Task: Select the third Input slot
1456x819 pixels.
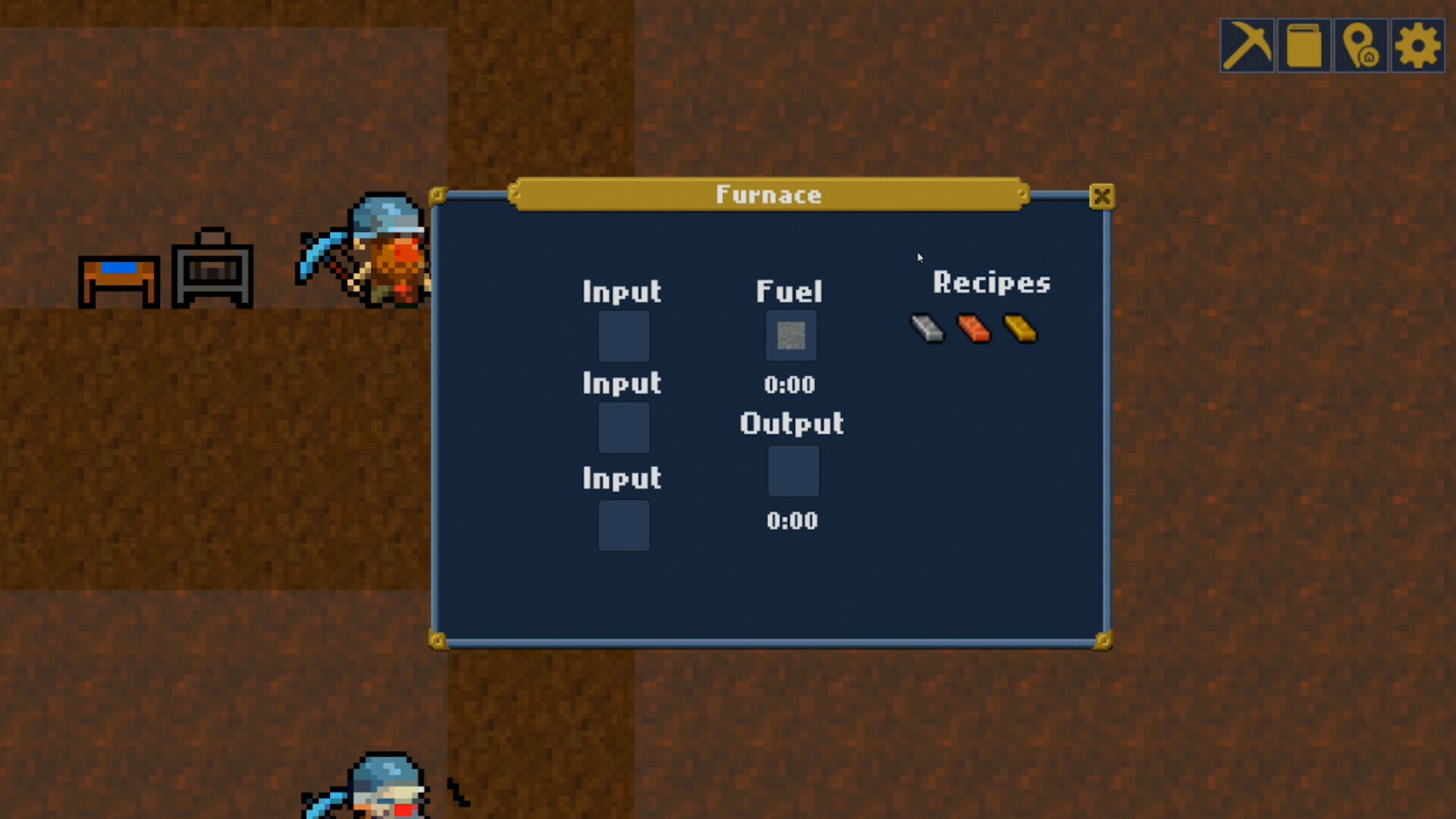Action: point(623,525)
